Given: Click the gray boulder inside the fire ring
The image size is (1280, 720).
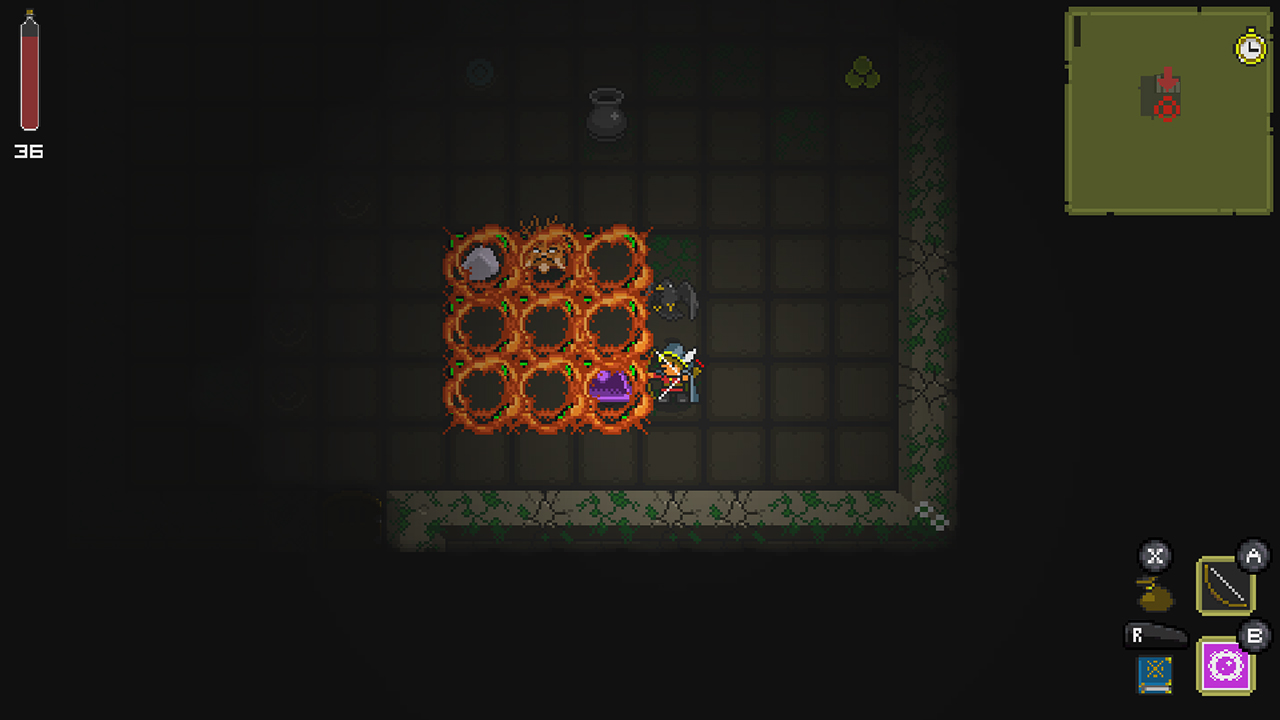Looking at the screenshot, I should 481,263.
